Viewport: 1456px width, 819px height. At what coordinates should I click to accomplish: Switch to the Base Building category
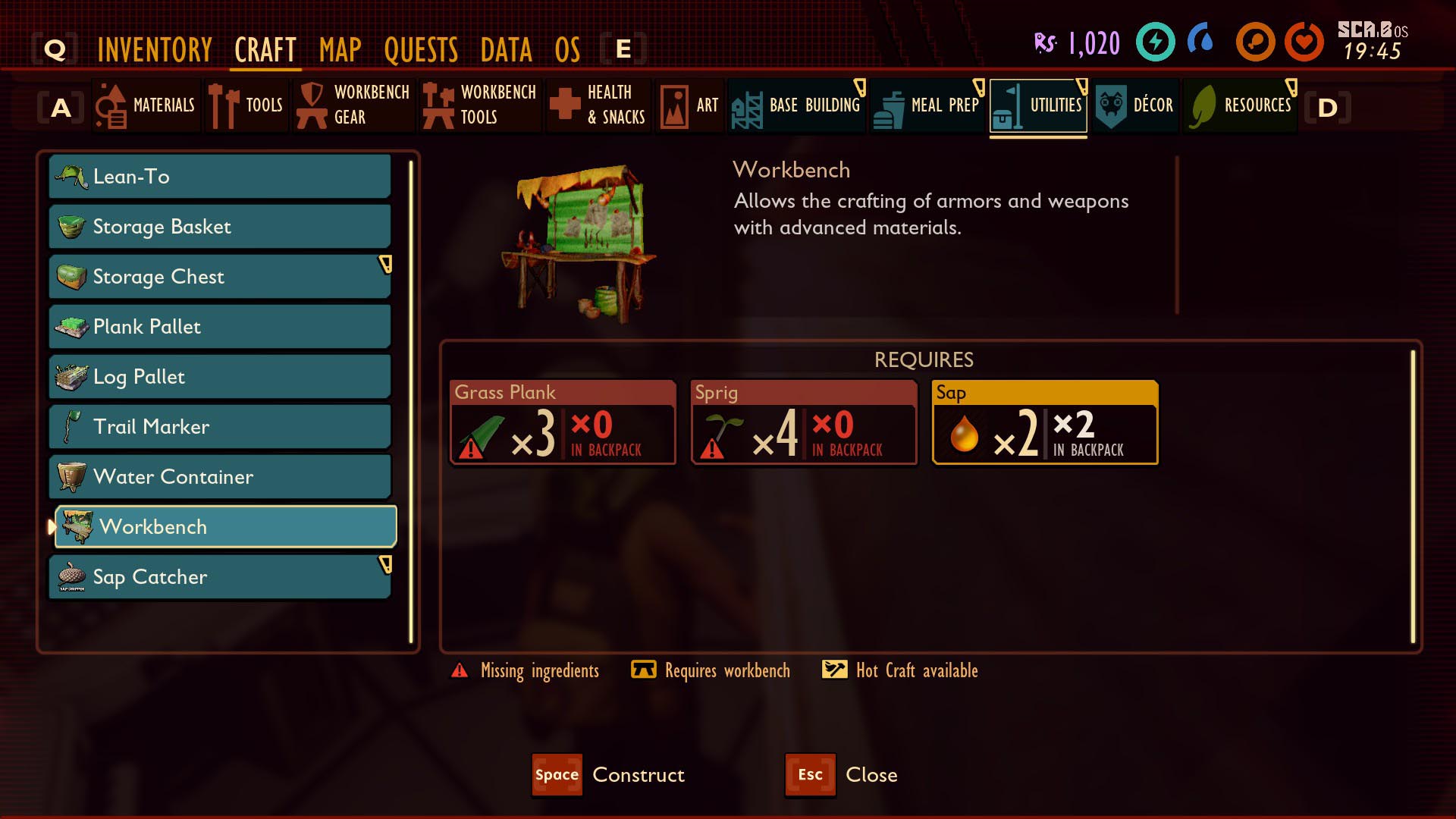click(x=797, y=105)
